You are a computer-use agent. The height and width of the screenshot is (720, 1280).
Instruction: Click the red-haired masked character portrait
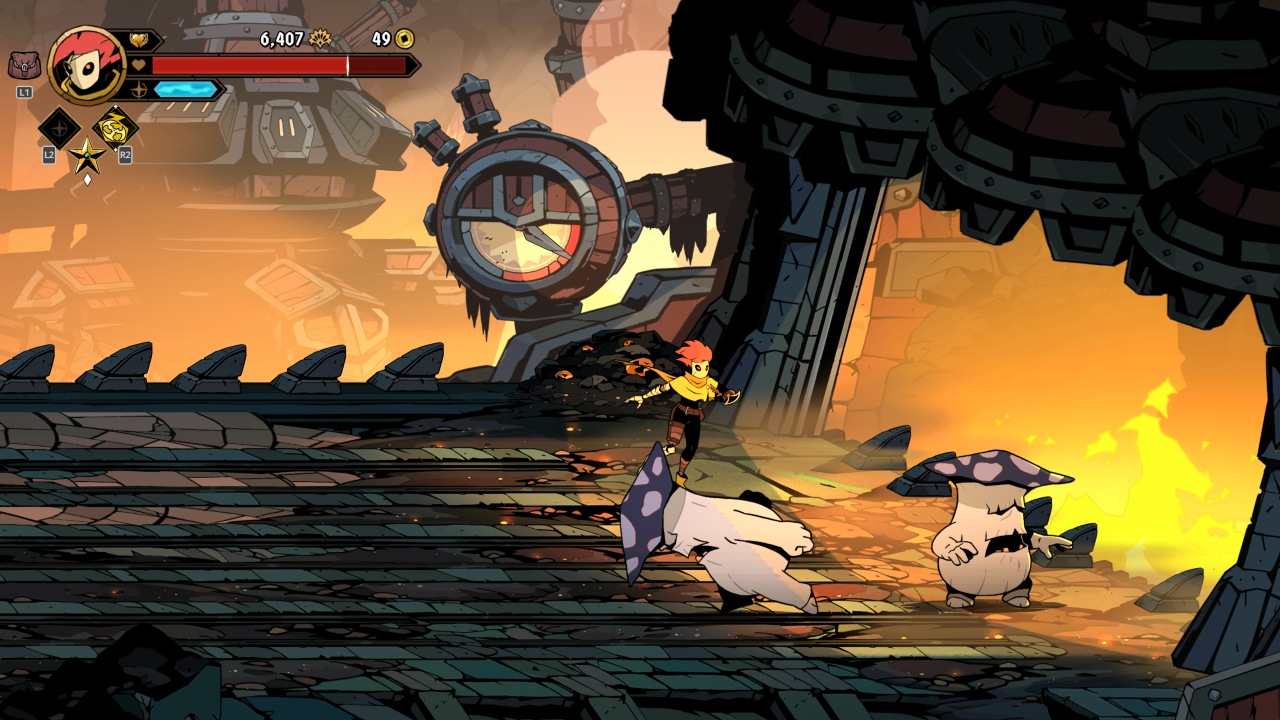click(x=86, y=64)
